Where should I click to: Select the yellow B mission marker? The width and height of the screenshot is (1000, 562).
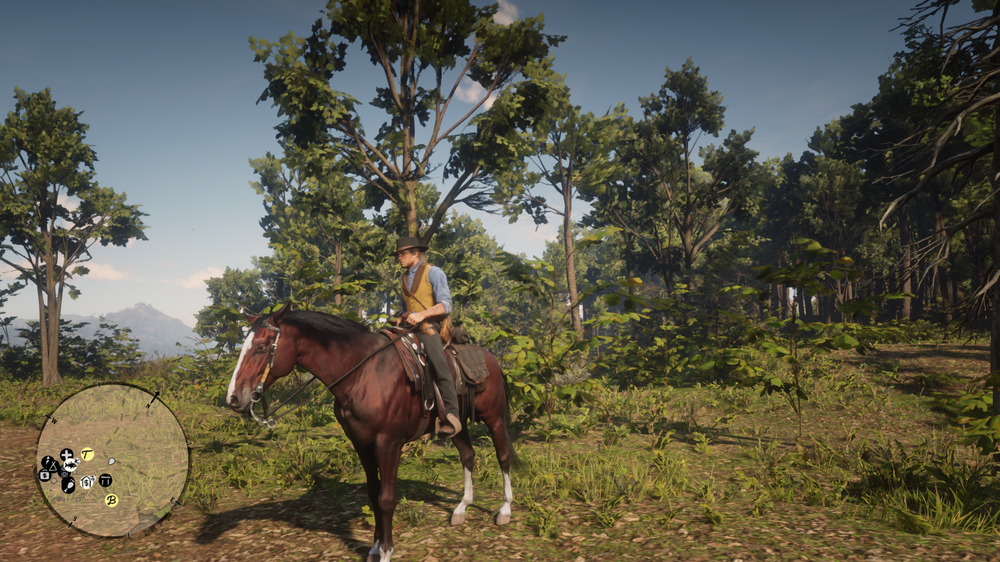(111, 499)
